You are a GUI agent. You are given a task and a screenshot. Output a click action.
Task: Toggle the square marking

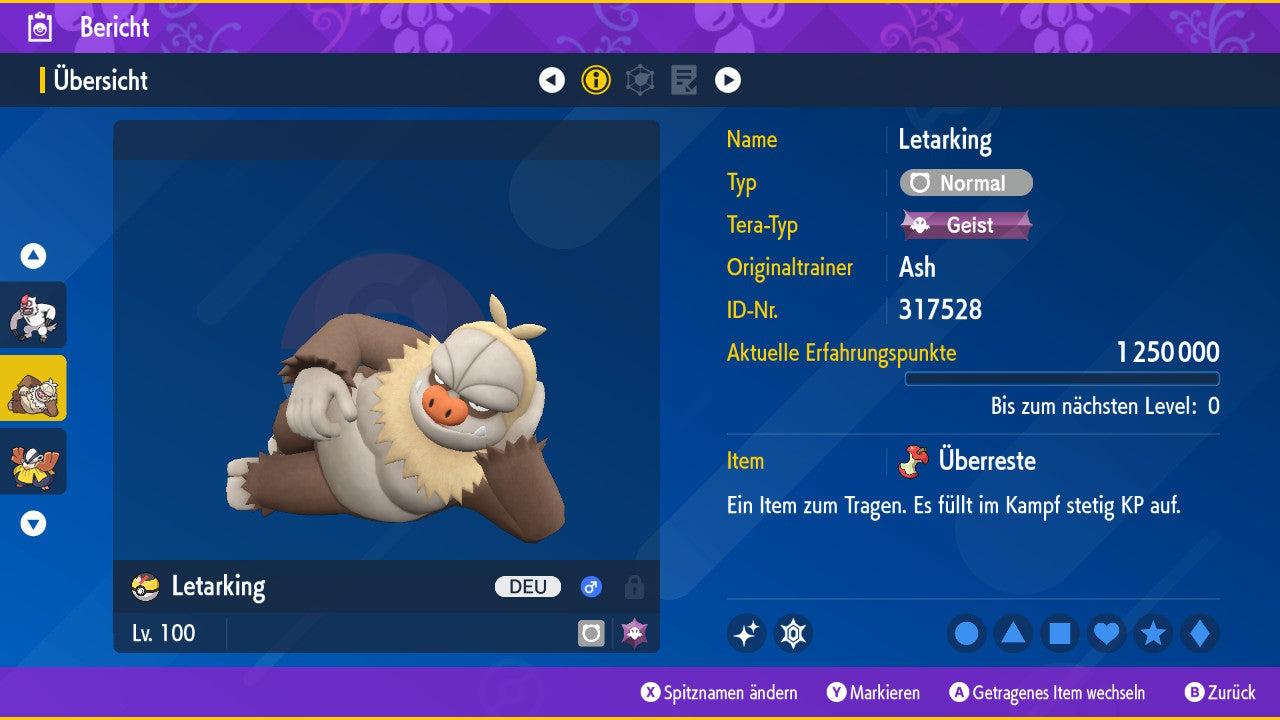(1060, 633)
